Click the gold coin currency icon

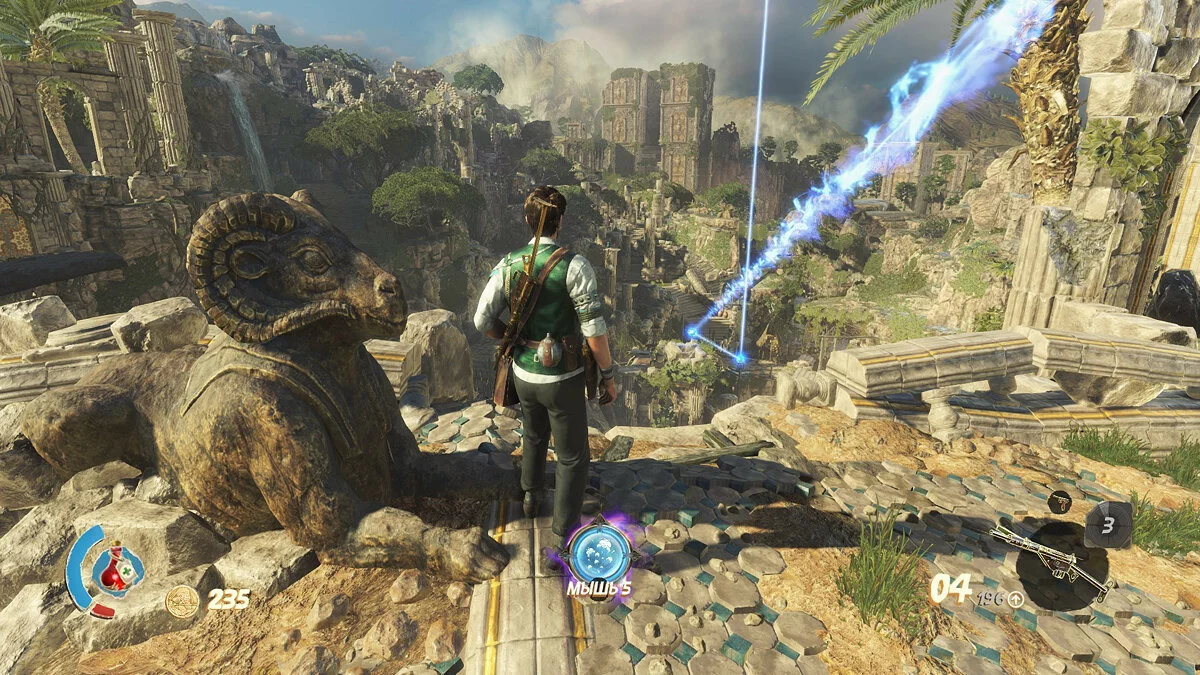click(x=182, y=601)
